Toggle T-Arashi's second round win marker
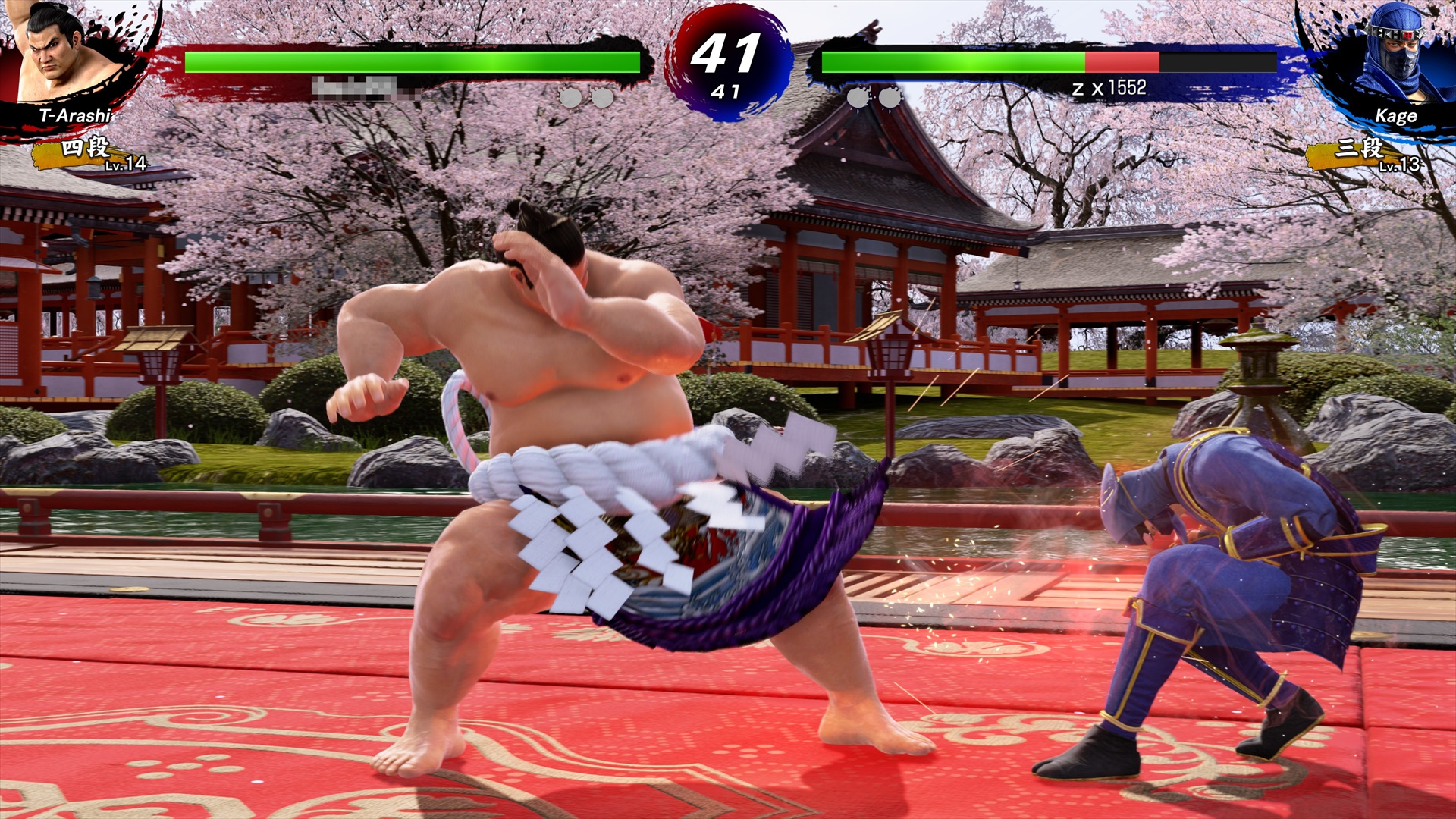Screen dimensions: 1456x819 click(603, 96)
